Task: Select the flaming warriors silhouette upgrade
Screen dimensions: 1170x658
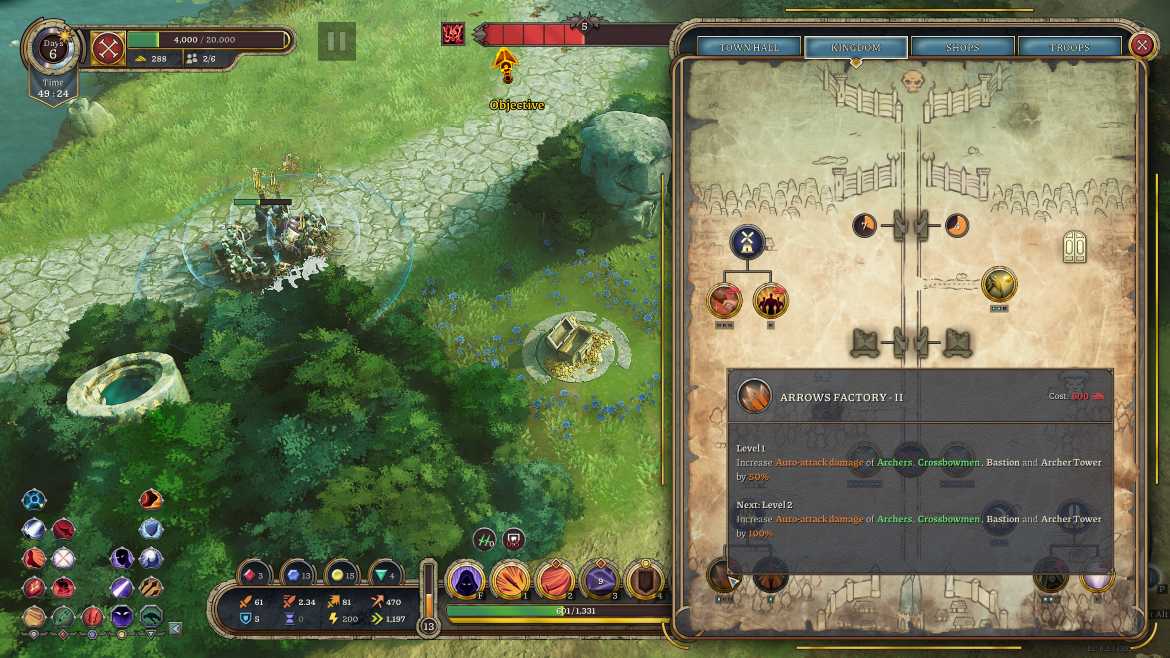Action: coord(771,299)
